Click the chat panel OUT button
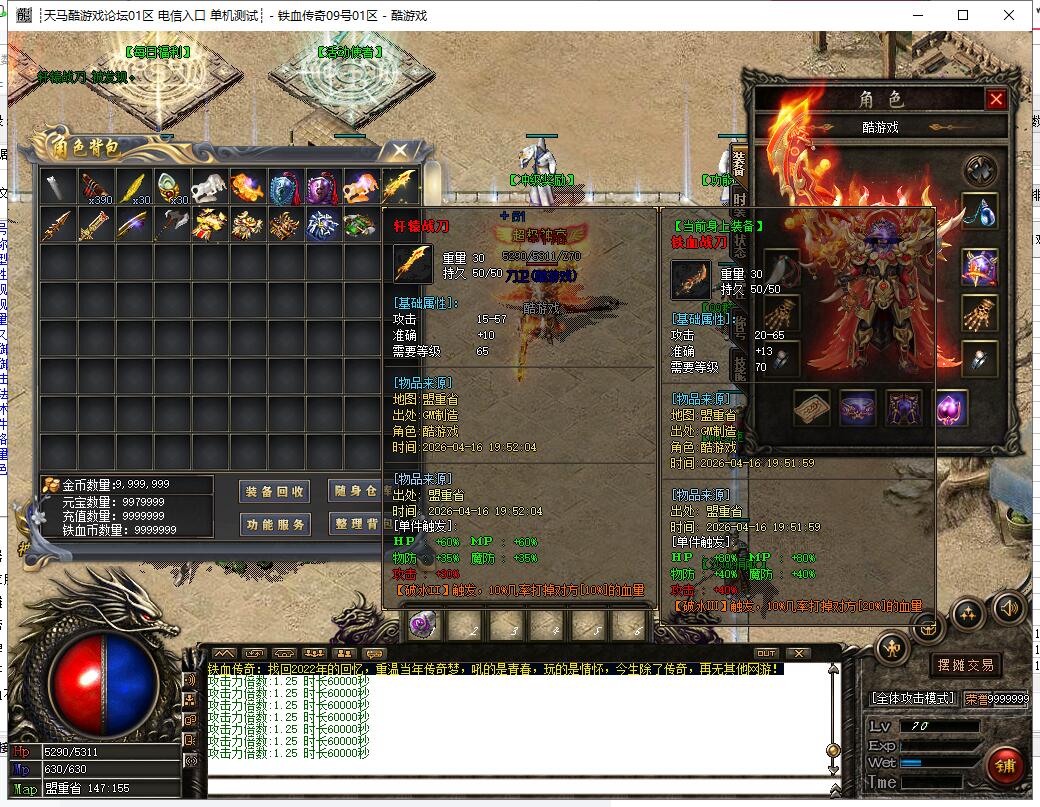This screenshot has height=807, width=1040. [x=766, y=653]
